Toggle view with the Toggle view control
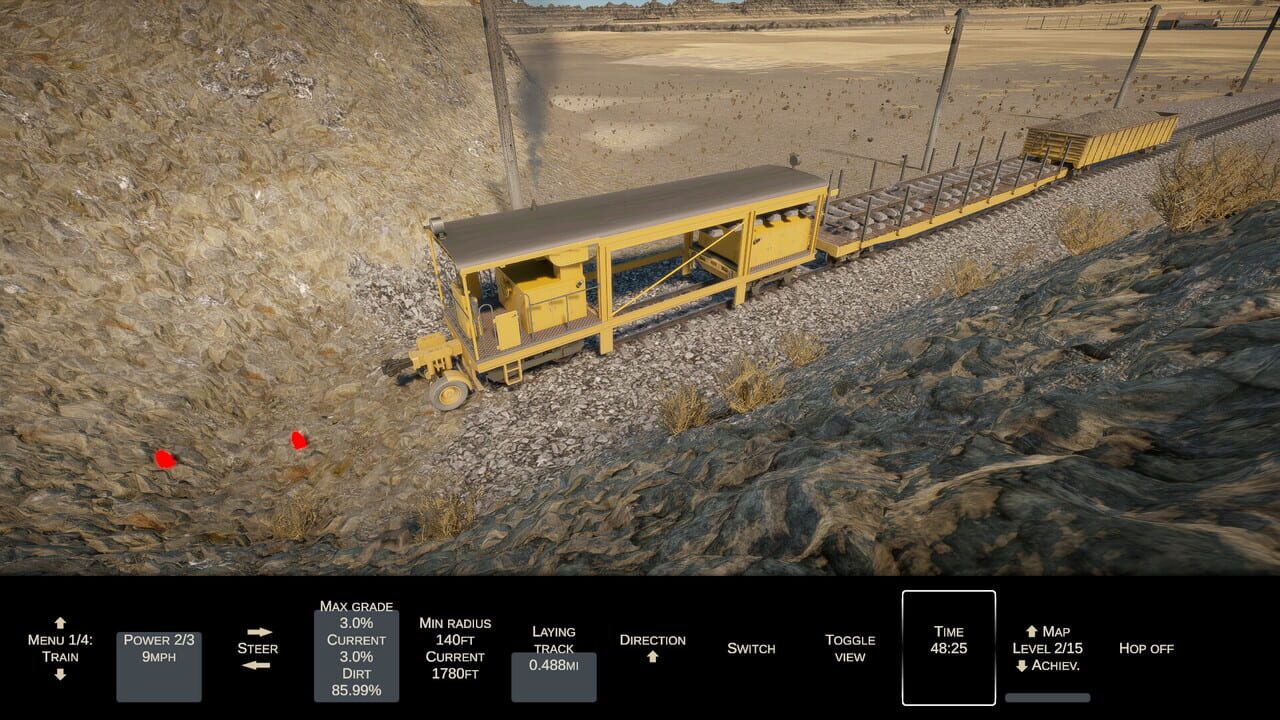1280x720 pixels. 849,649
